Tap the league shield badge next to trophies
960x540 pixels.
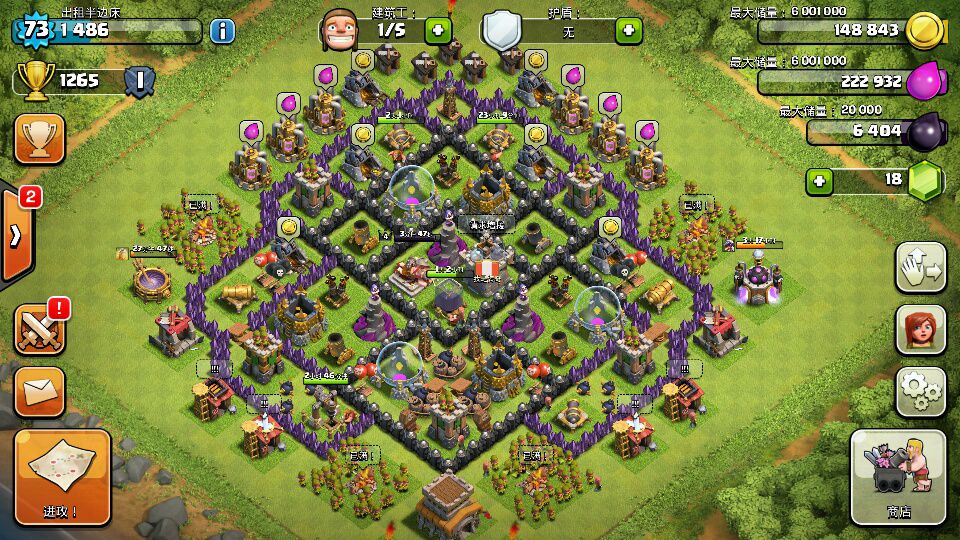point(140,80)
